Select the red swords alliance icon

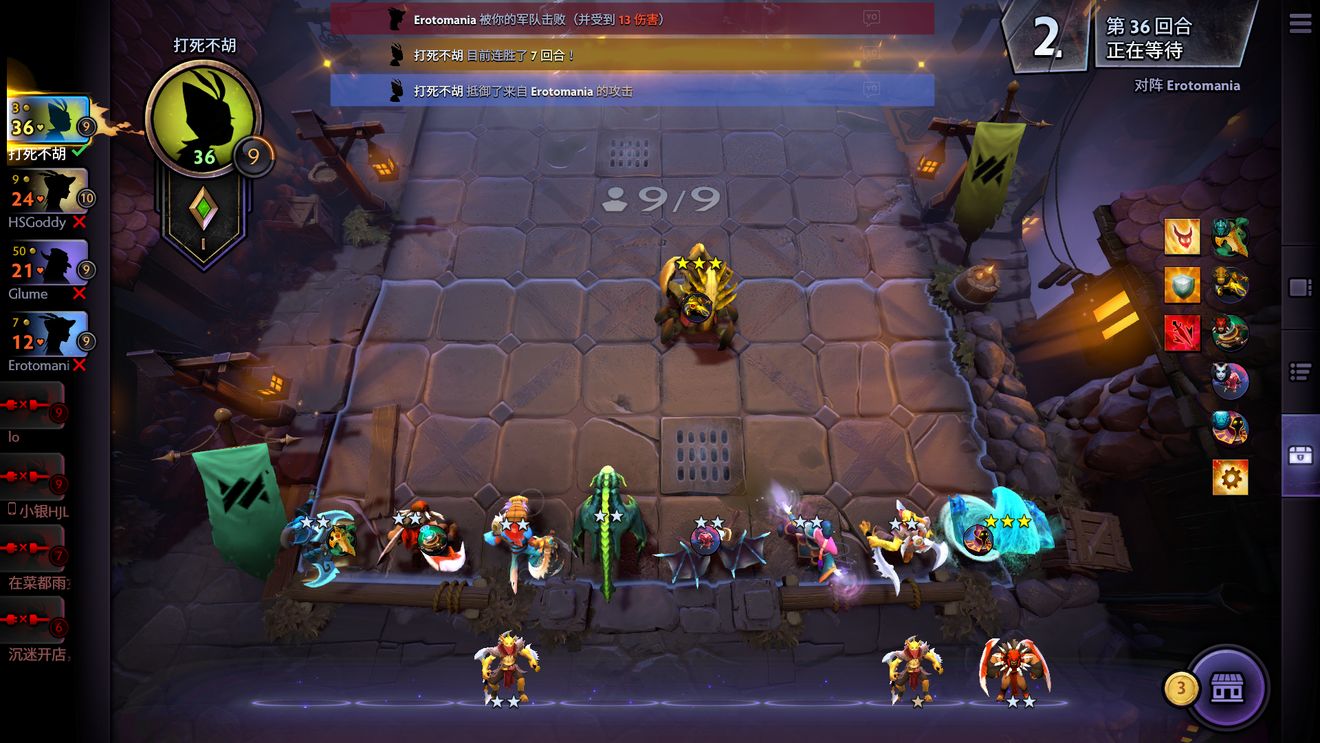pyautogui.click(x=1182, y=333)
